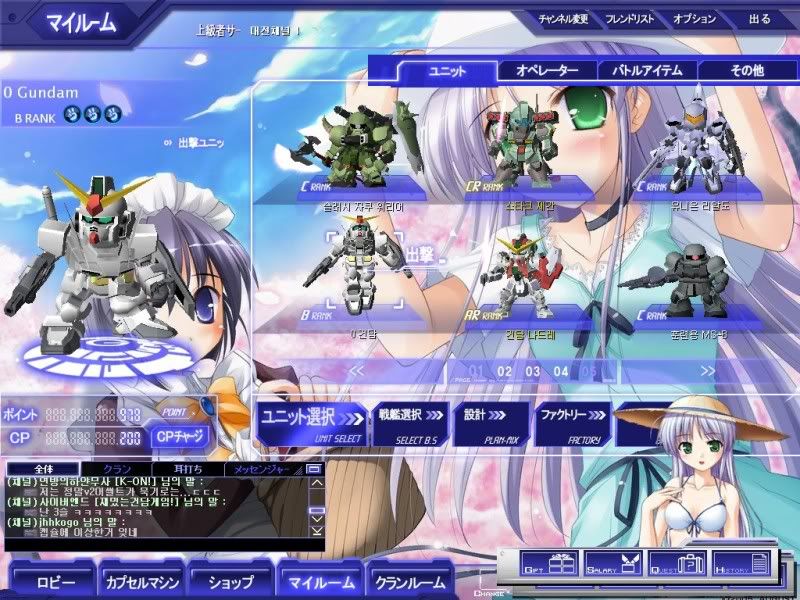Open the バトルアイテム (Battle Item) tab
Viewport: 800px width, 600px height.
tap(647, 71)
